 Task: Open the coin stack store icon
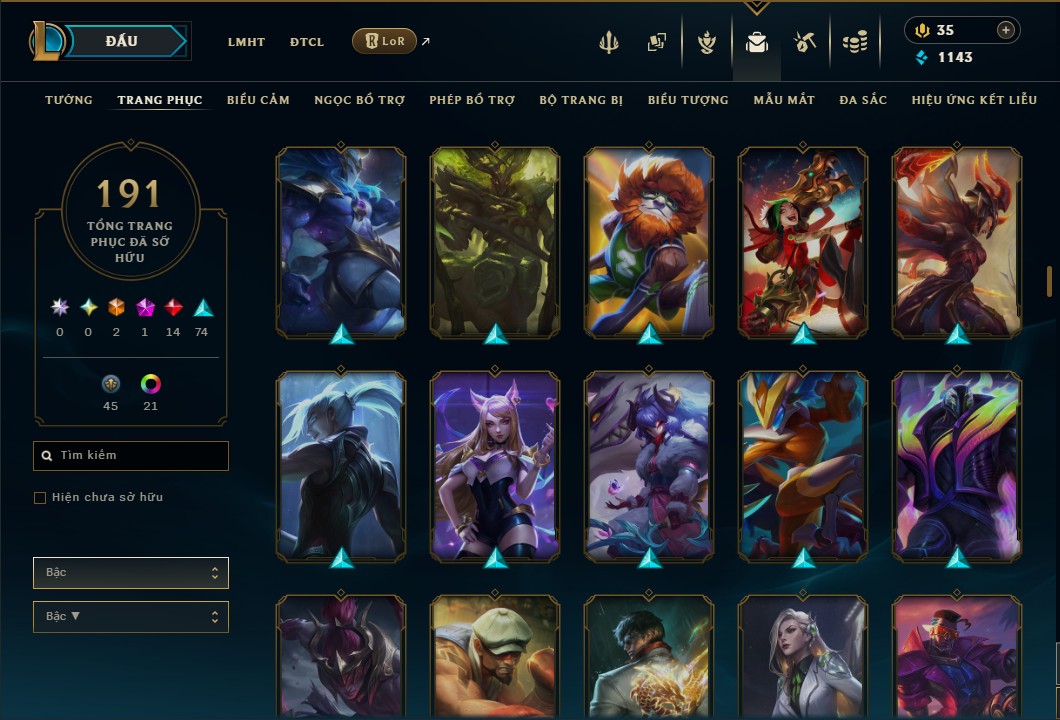tap(853, 42)
